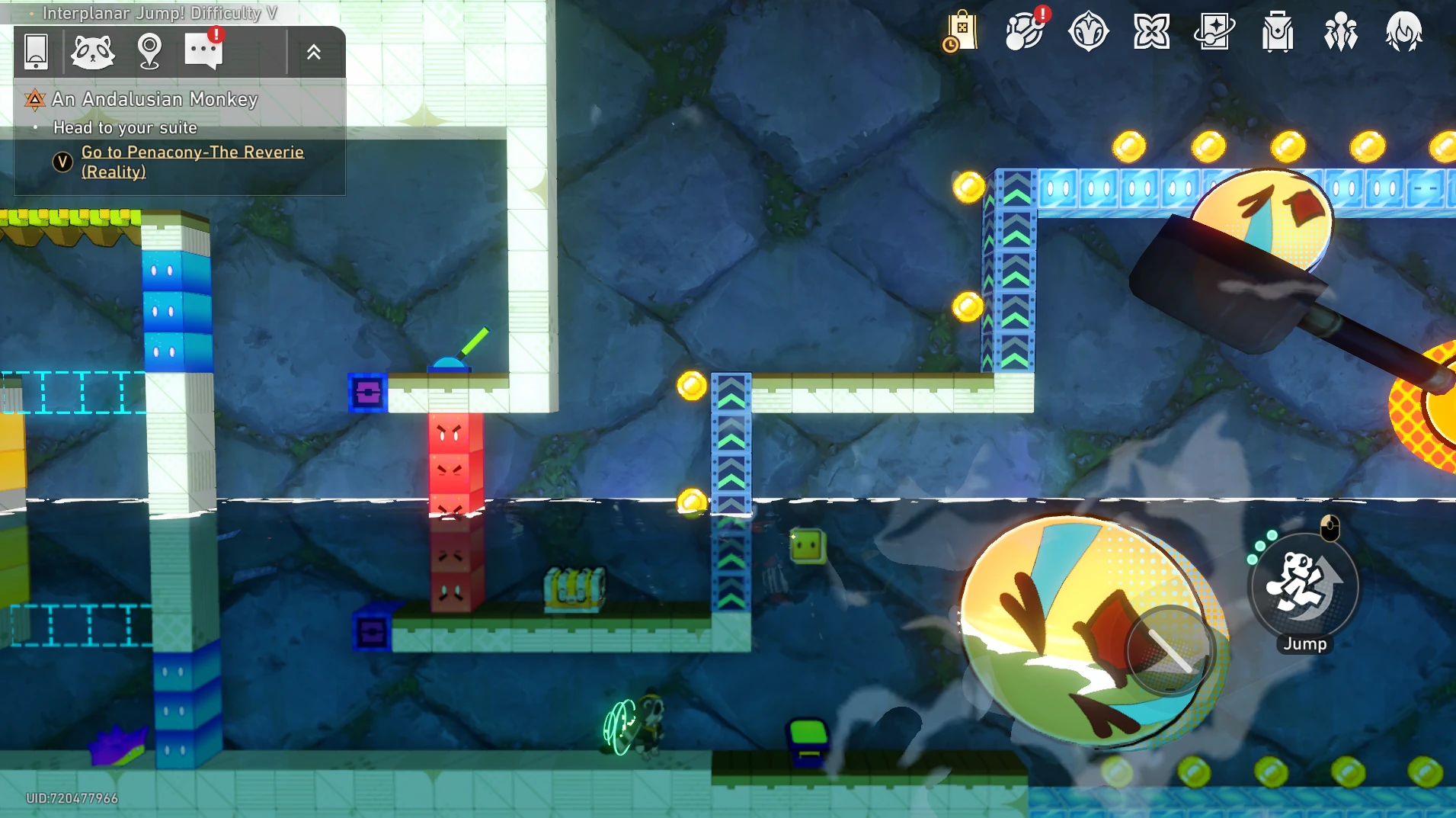Select the An Andalusian Monkey quest tracker
The image size is (1456, 818).
(155, 99)
